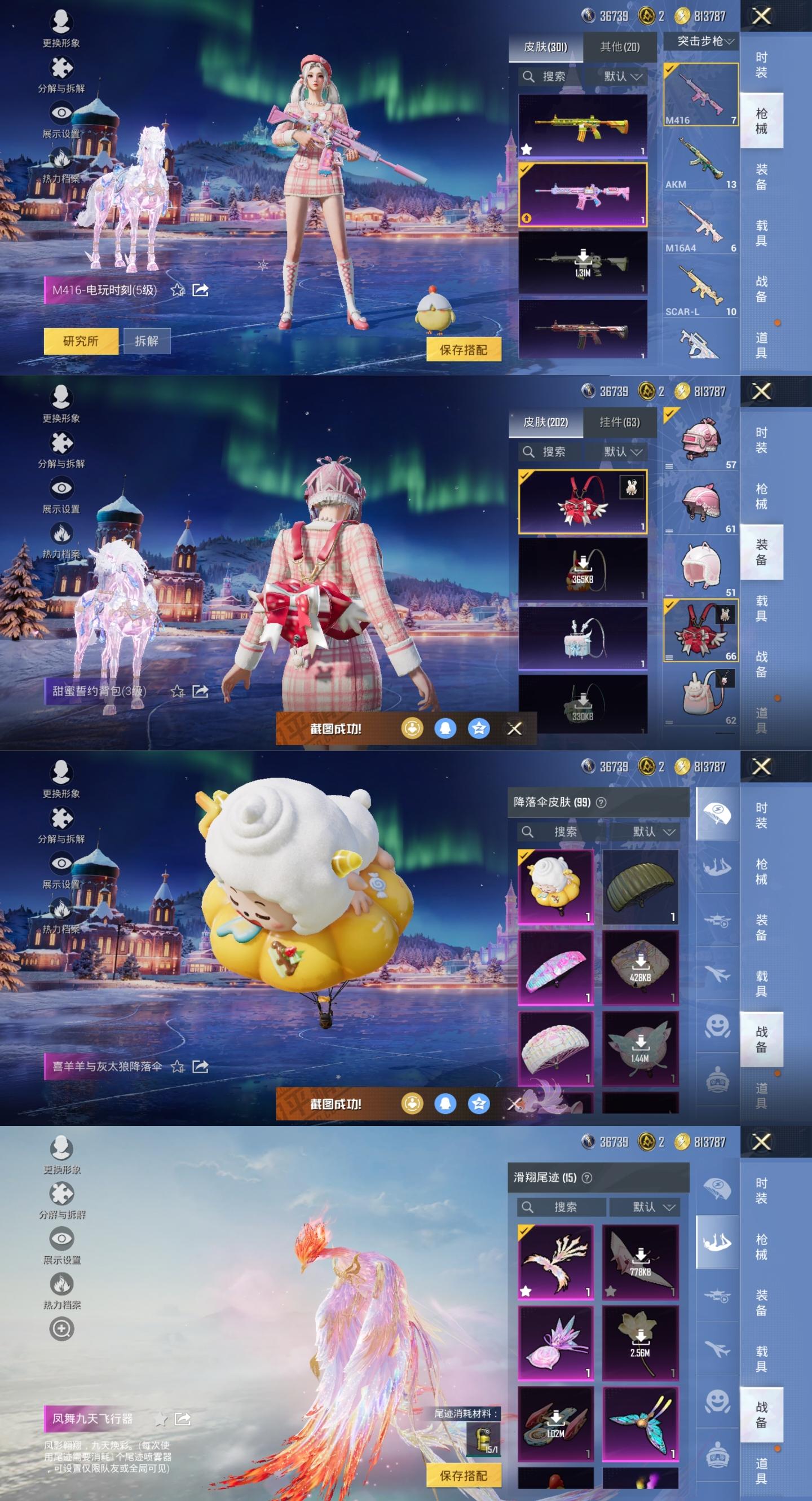Select the AKM weapon category

pyautogui.click(x=701, y=162)
